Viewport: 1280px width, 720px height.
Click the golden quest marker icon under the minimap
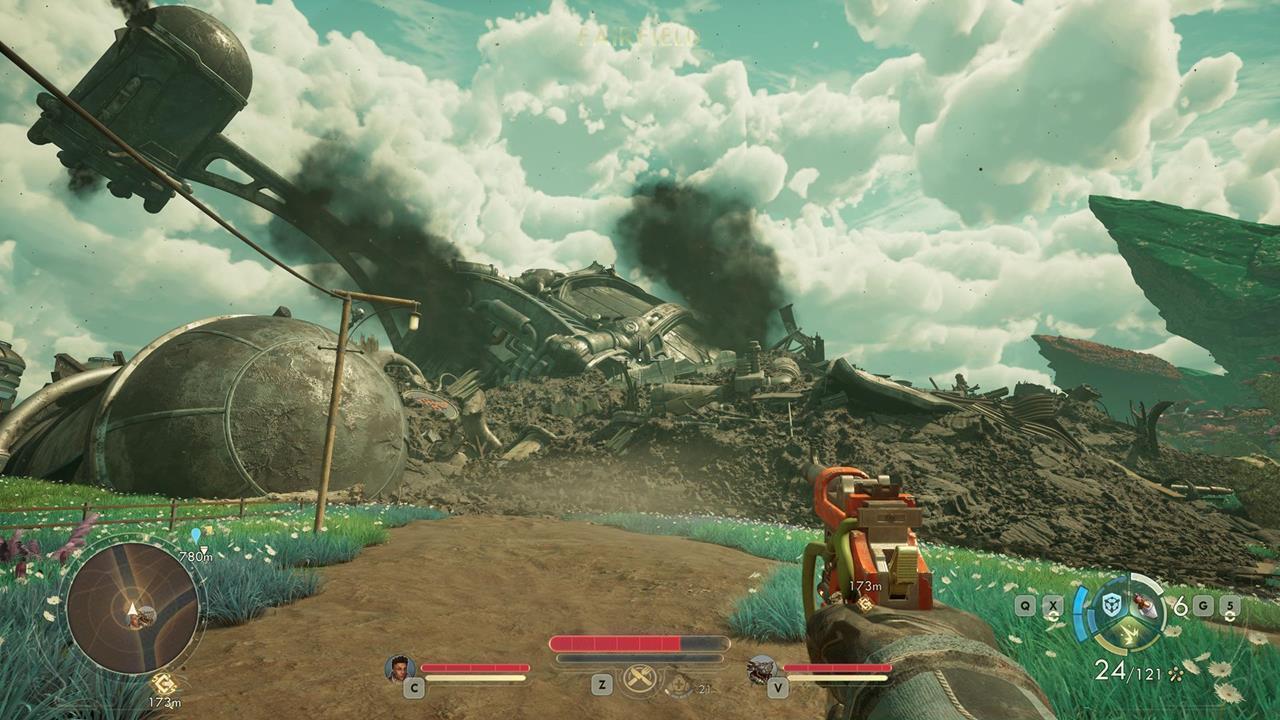pos(165,683)
